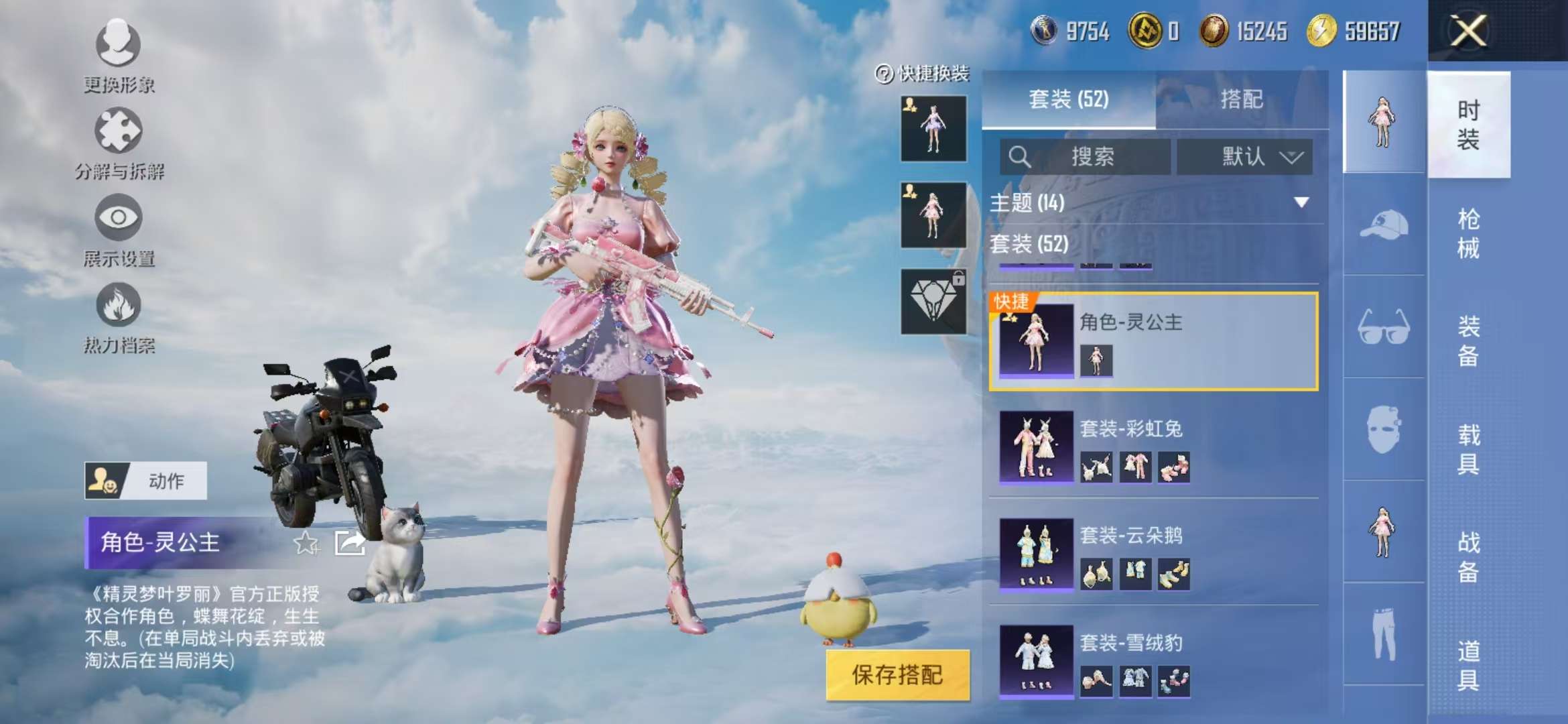
Task: Select the 分解与拆解 dismantle function
Action: pyautogui.click(x=117, y=141)
